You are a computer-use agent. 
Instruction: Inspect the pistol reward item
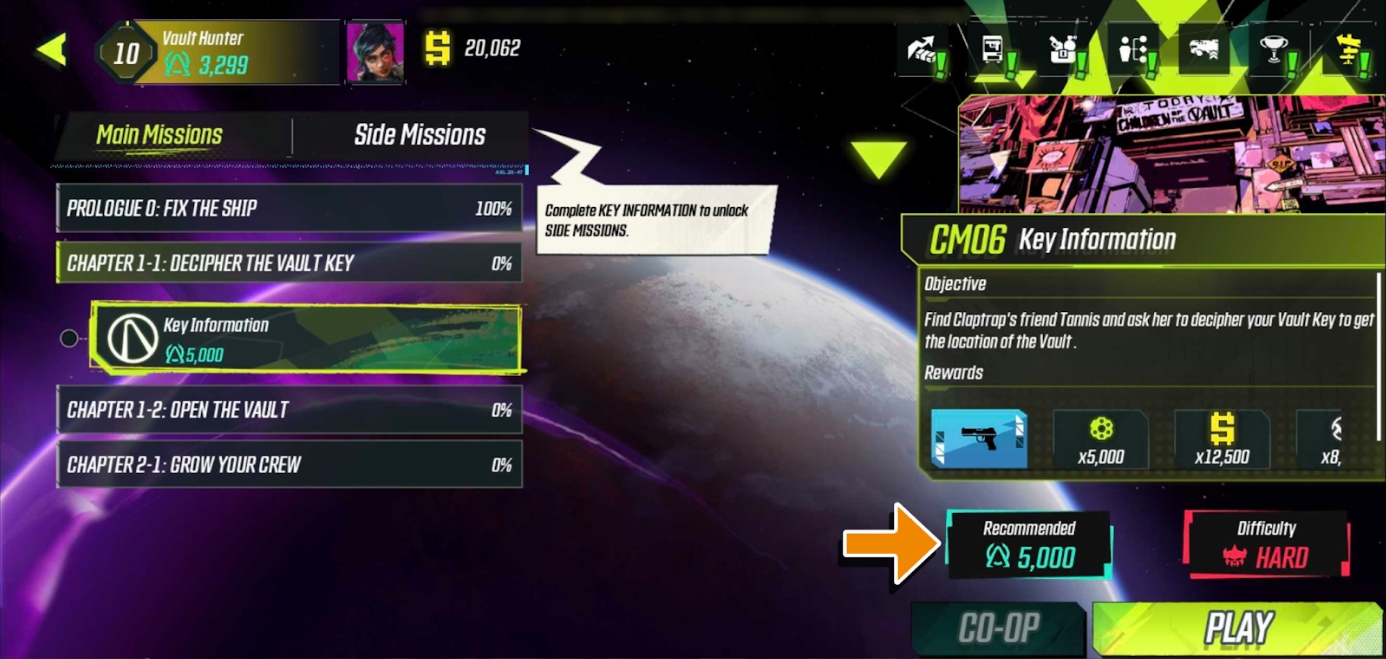(x=979, y=438)
